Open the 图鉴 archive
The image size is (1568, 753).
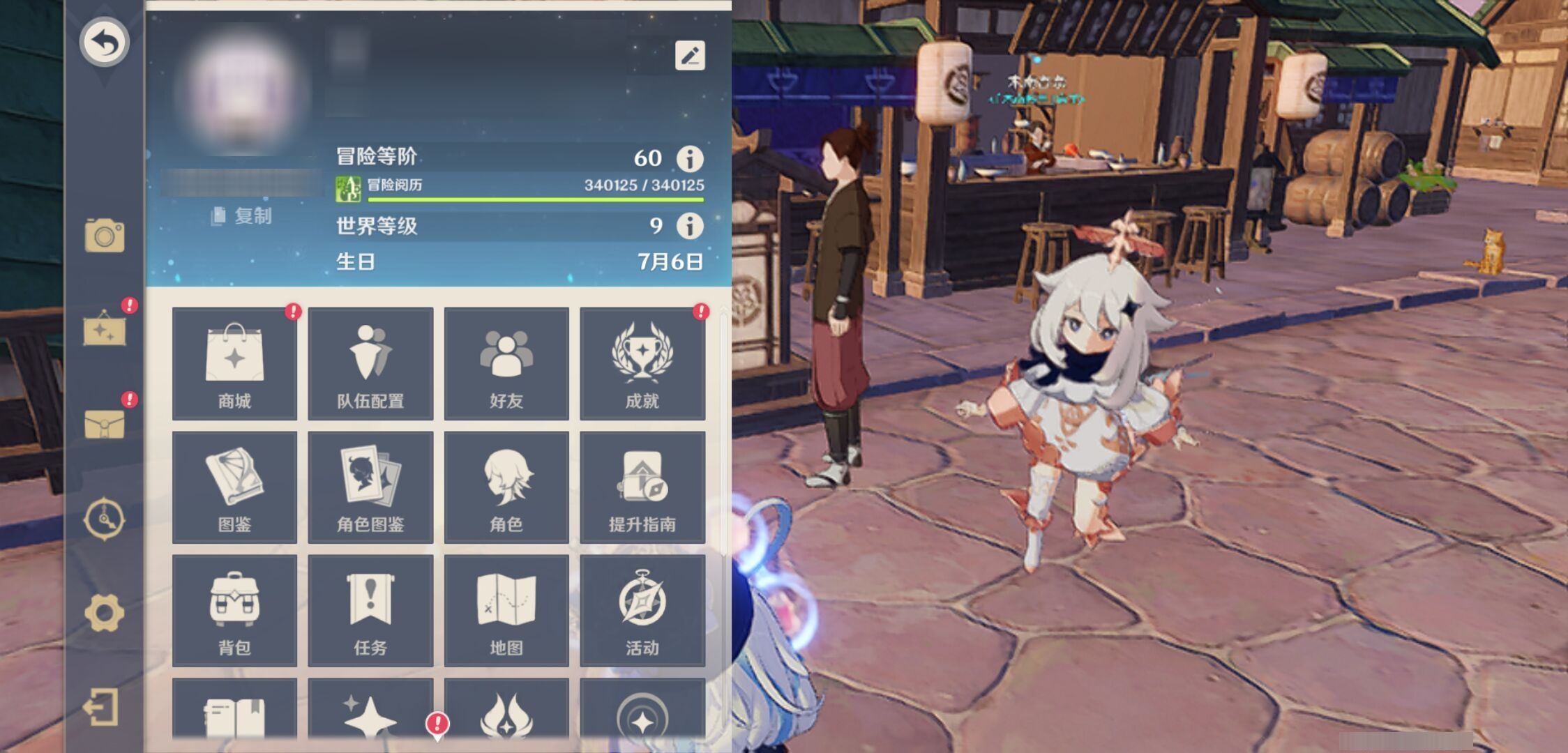coord(234,487)
